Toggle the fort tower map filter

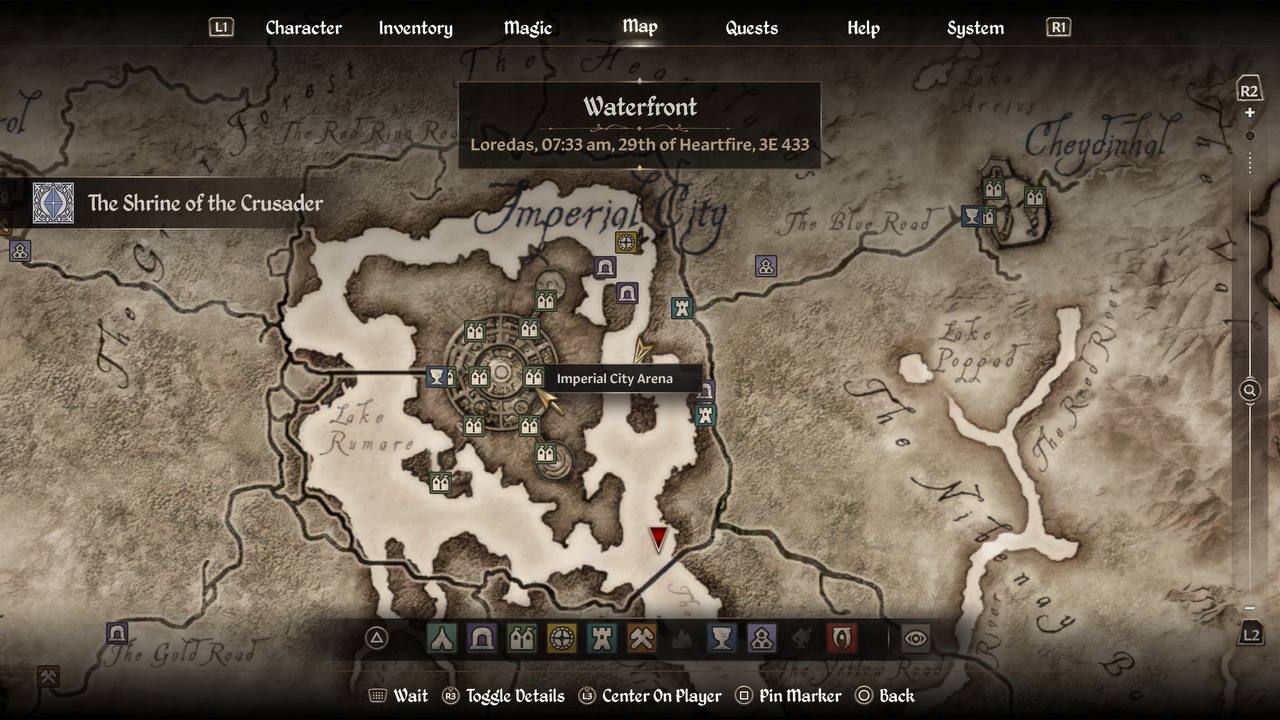(602, 638)
